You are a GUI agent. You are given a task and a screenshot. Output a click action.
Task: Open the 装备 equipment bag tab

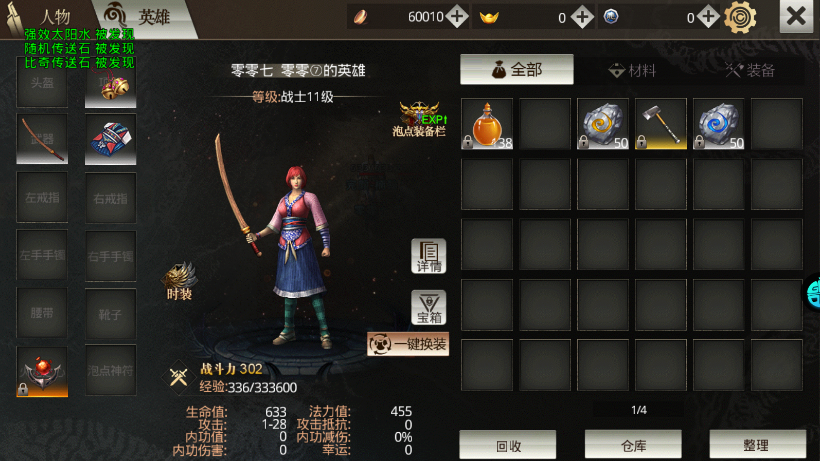[750, 70]
